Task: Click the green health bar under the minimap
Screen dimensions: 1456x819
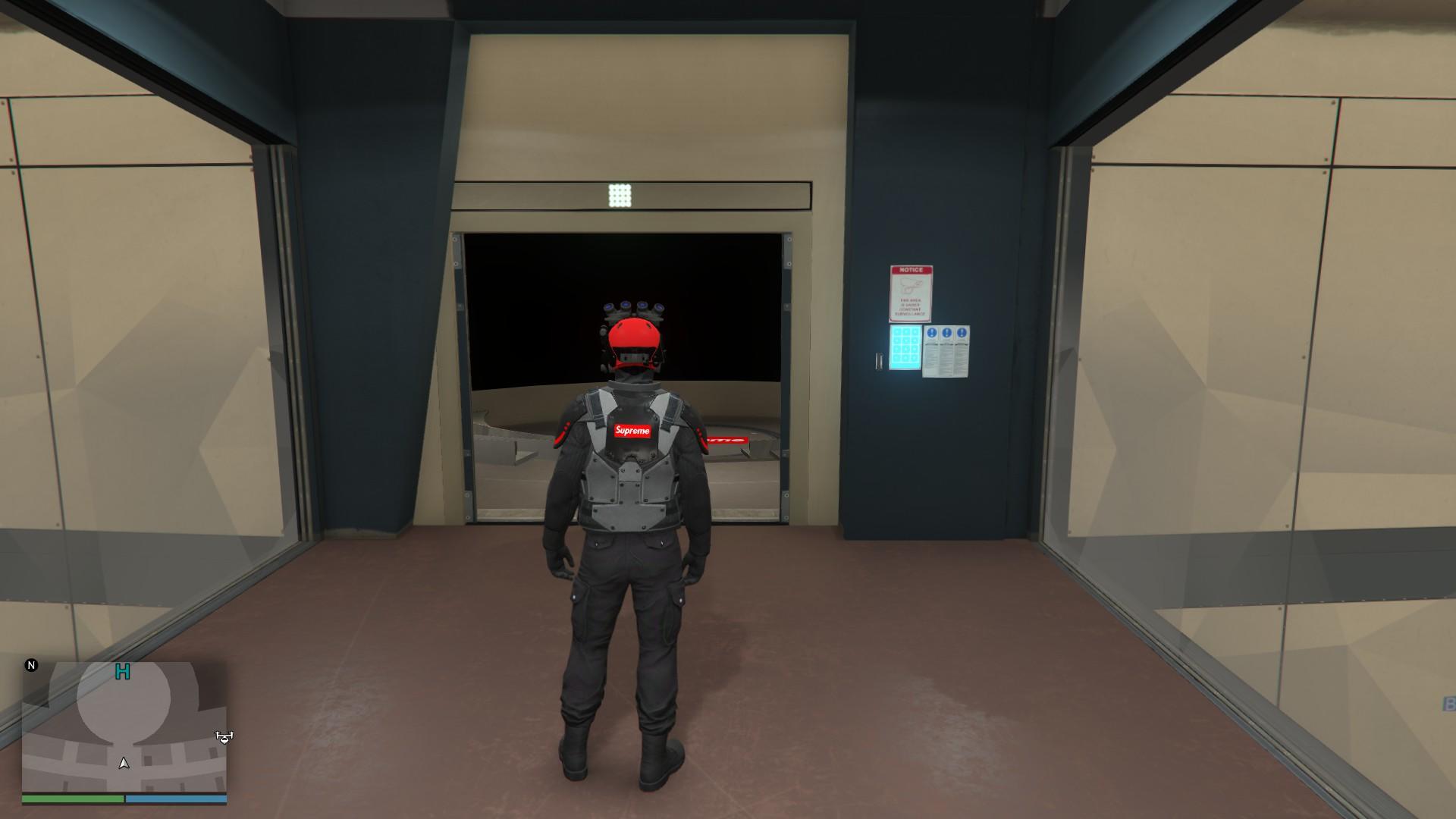Action: 73,799
